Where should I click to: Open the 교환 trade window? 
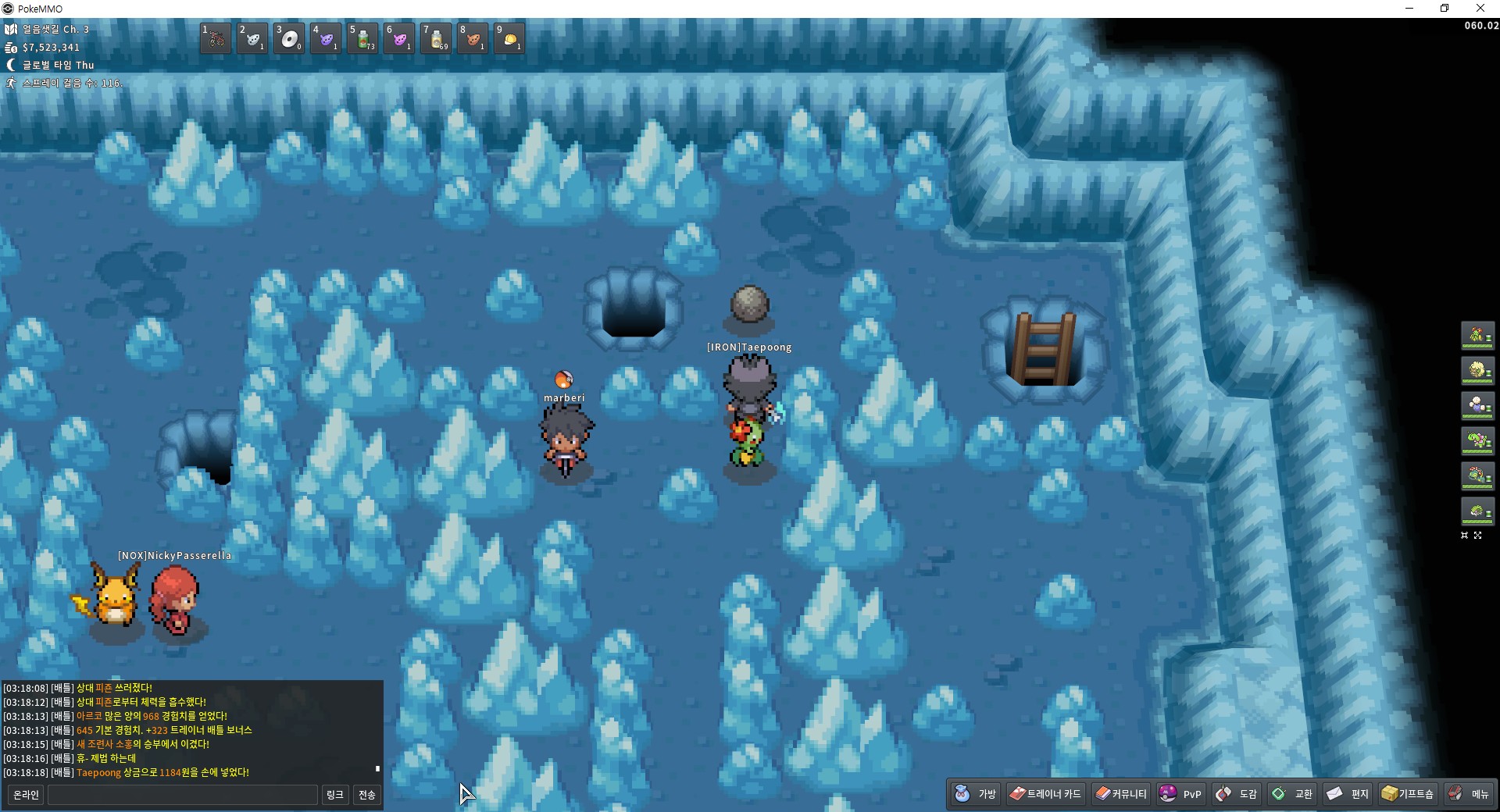tap(1292, 794)
